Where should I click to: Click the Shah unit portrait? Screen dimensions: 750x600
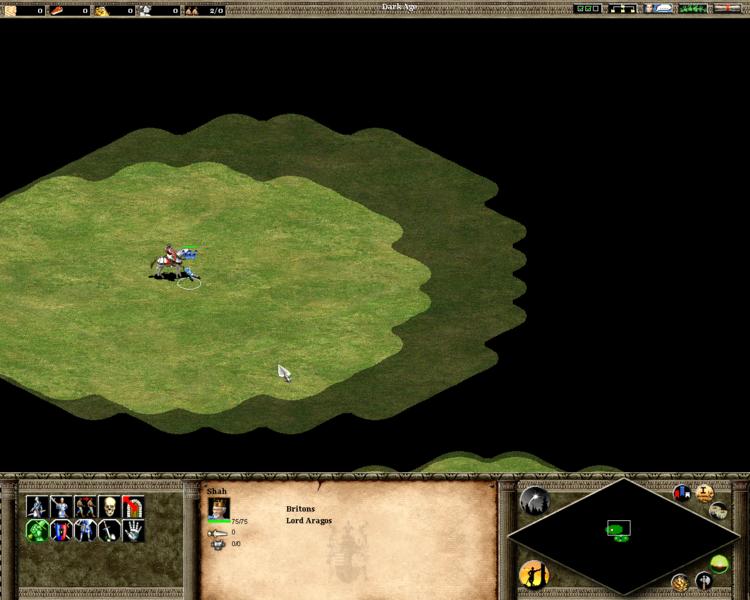tap(218, 507)
